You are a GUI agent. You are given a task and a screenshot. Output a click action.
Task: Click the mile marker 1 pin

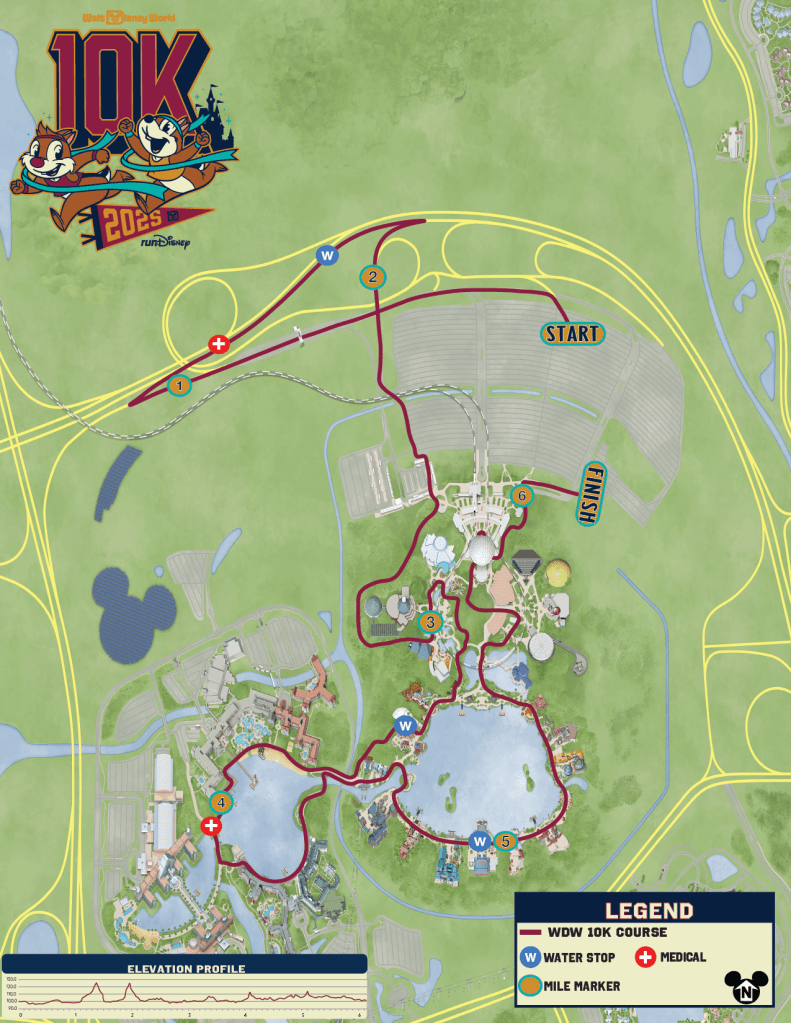(180, 383)
